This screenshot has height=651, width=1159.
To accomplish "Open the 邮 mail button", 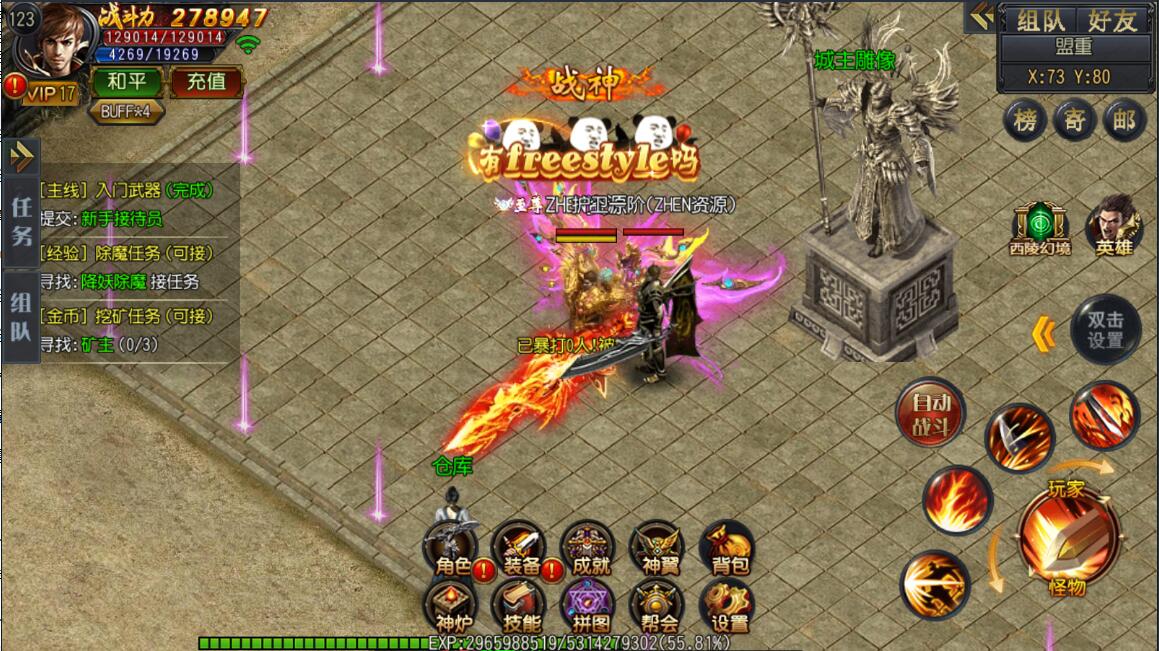I will pyautogui.click(x=1124, y=121).
